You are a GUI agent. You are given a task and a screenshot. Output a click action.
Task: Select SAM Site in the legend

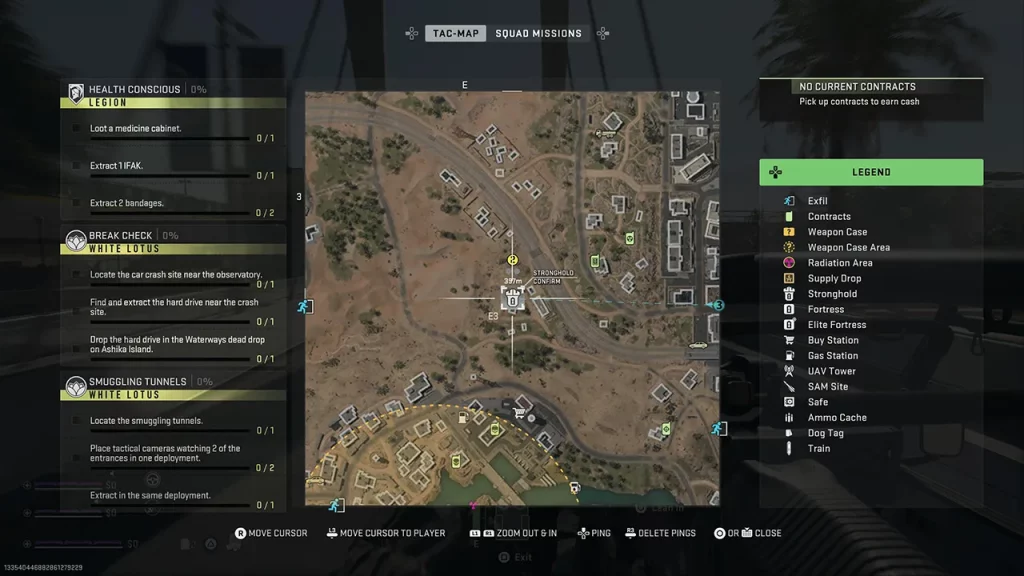pyautogui.click(x=827, y=386)
